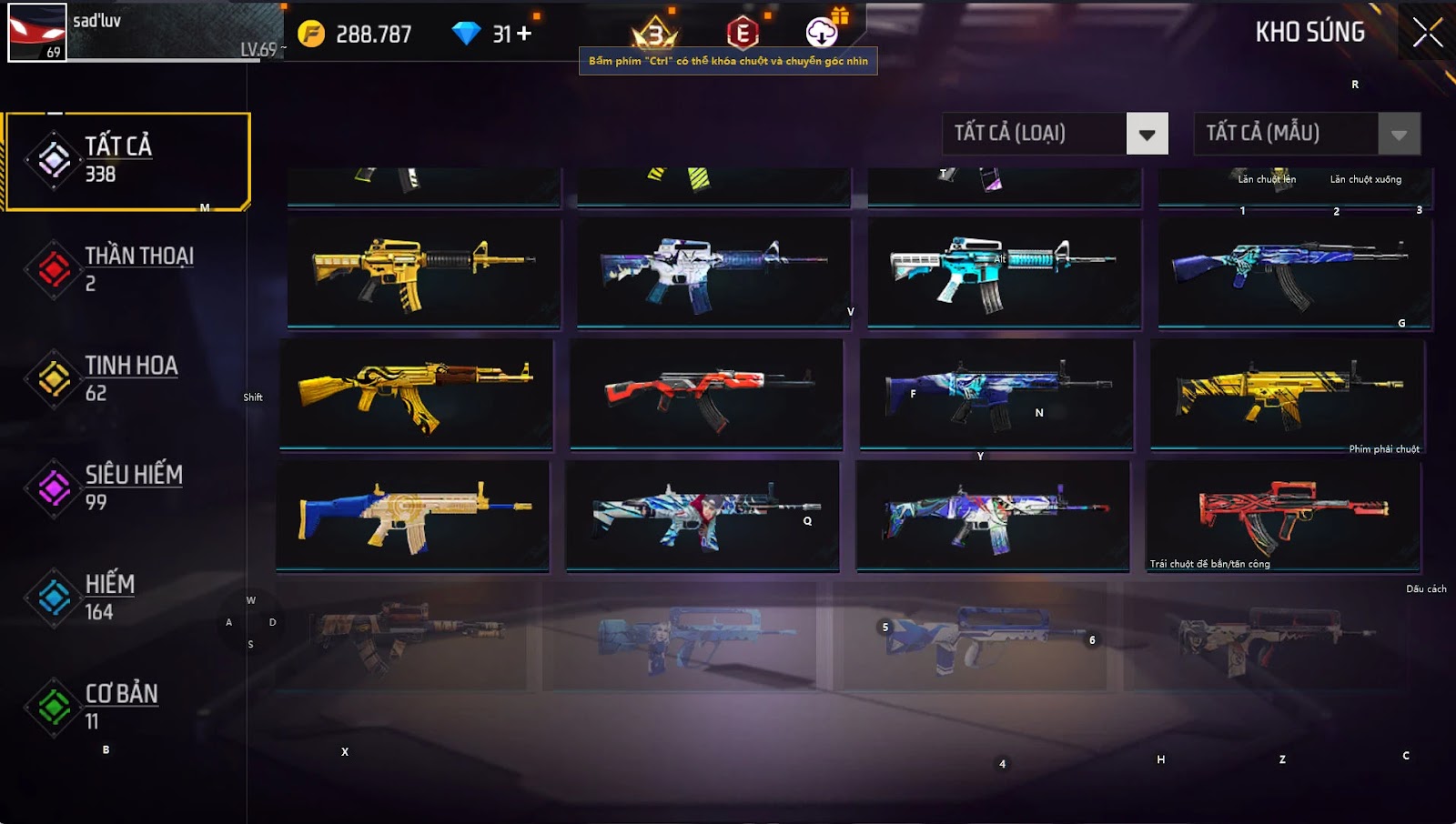Viewport: 1456px width, 824px height.
Task: Choose the yellow striped SCAR skin
Action: tap(1287, 393)
